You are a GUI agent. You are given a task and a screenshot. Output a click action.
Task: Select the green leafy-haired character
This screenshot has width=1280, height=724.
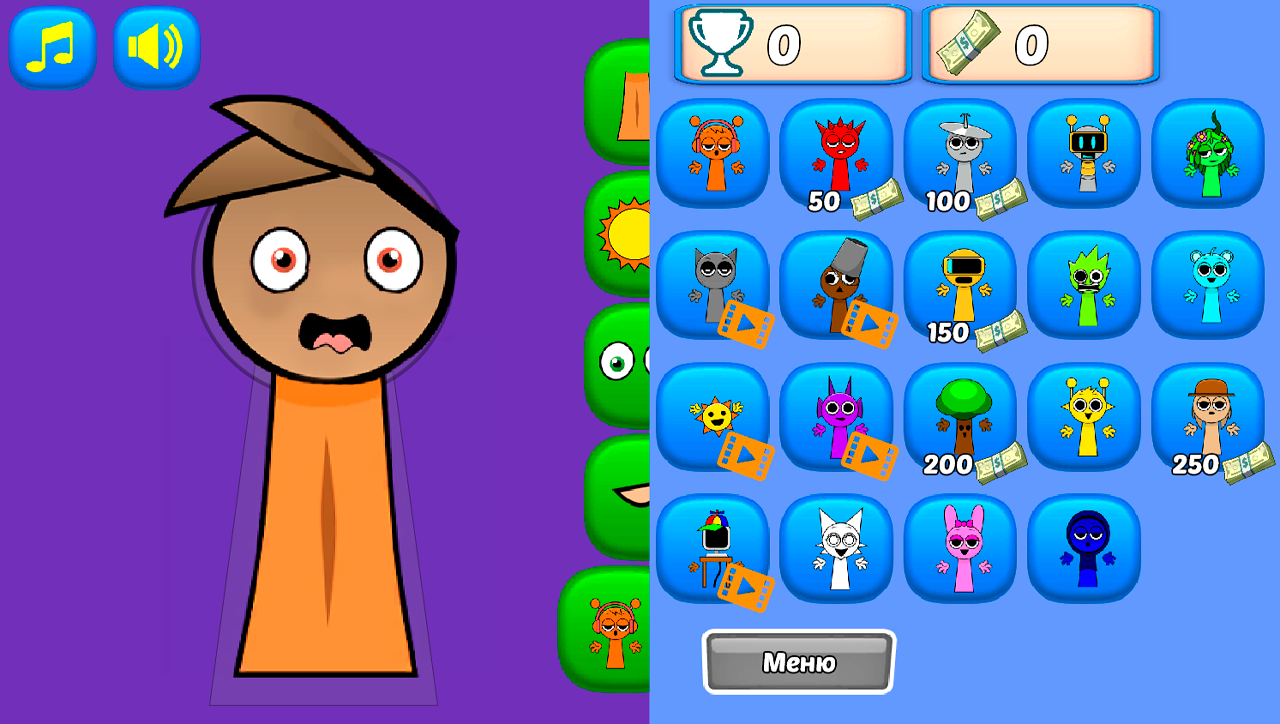(1208, 150)
